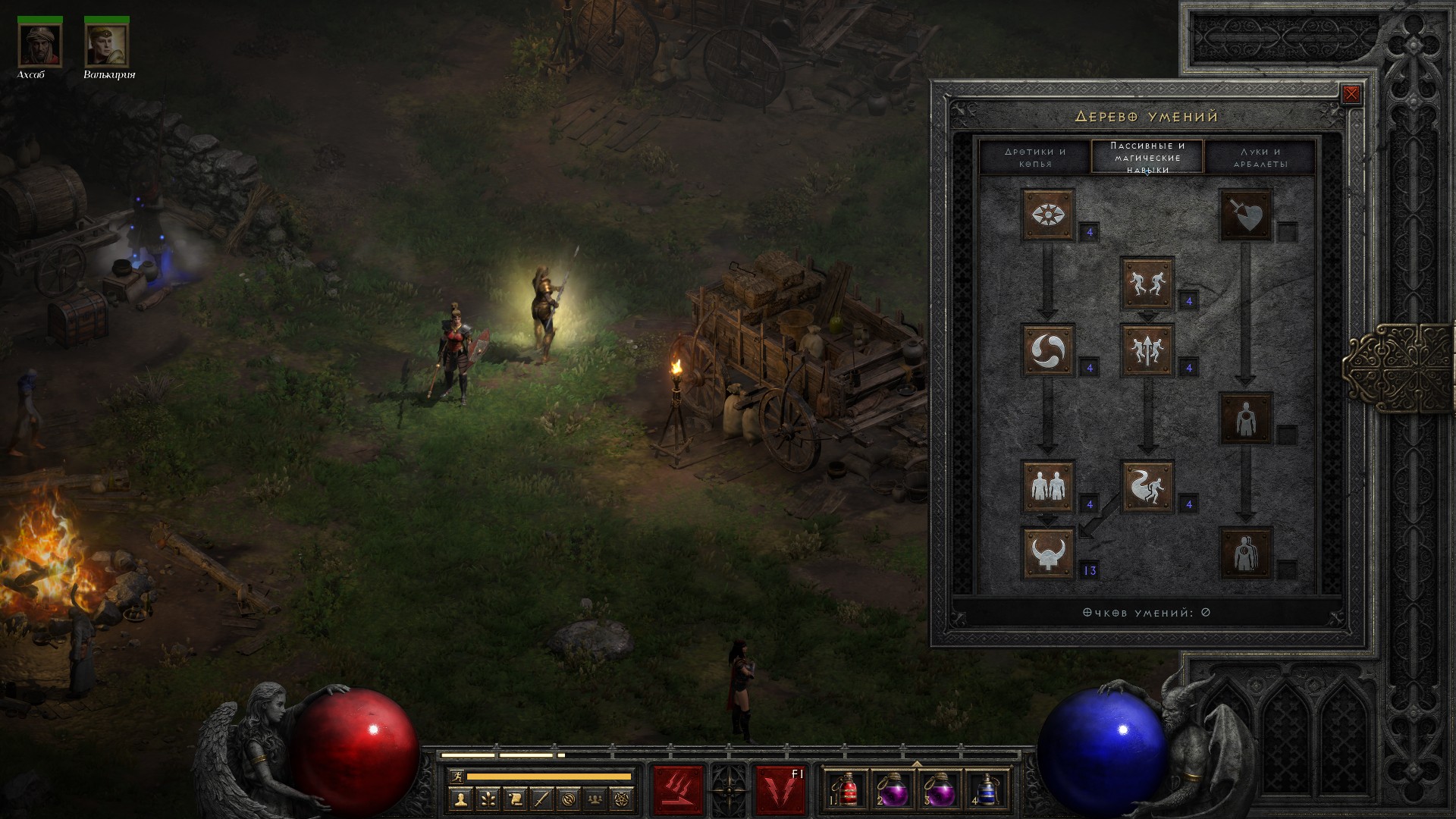The height and width of the screenshot is (819, 1456).
Task: Select the 'Пассивные и магические навыки' tab
Action: pyautogui.click(x=1147, y=157)
